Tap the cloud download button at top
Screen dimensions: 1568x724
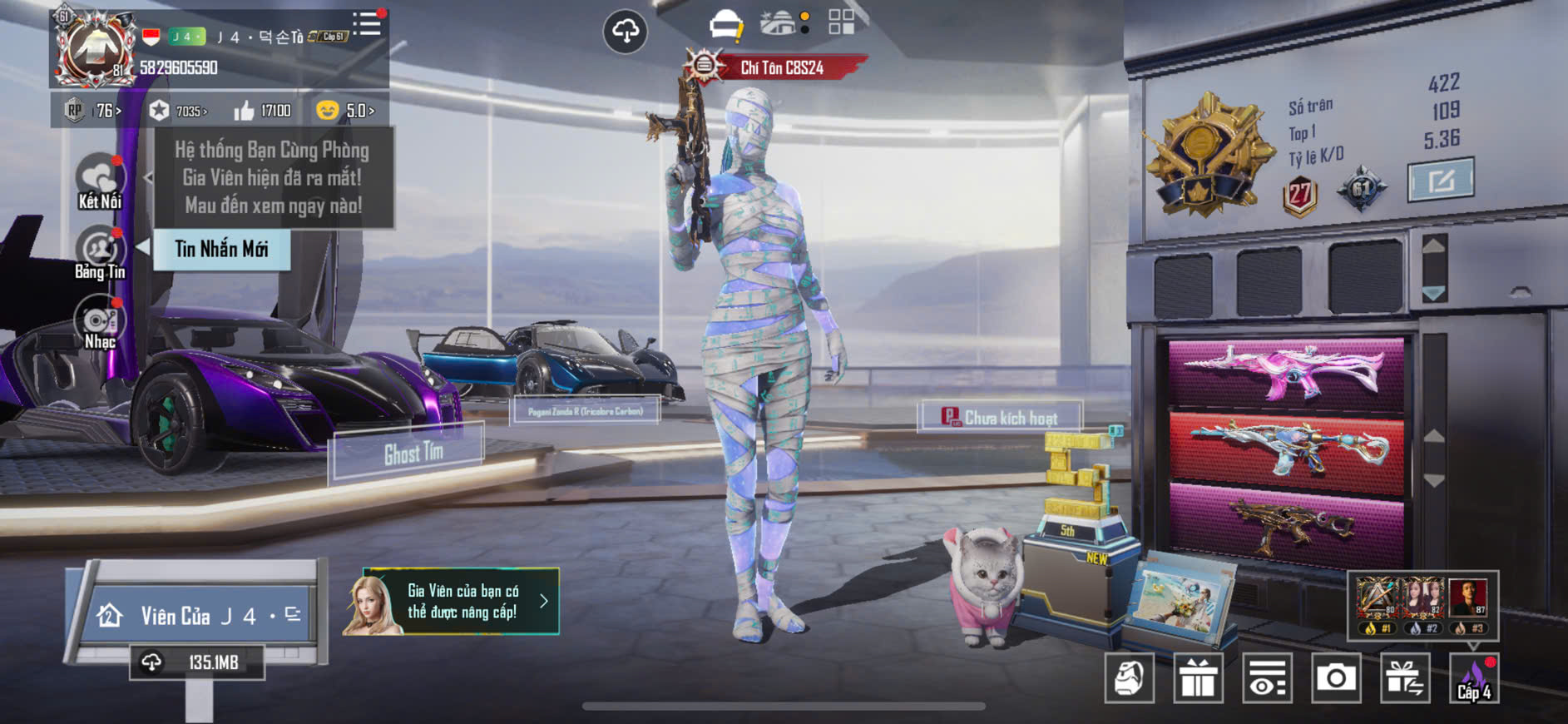(x=625, y=32)
